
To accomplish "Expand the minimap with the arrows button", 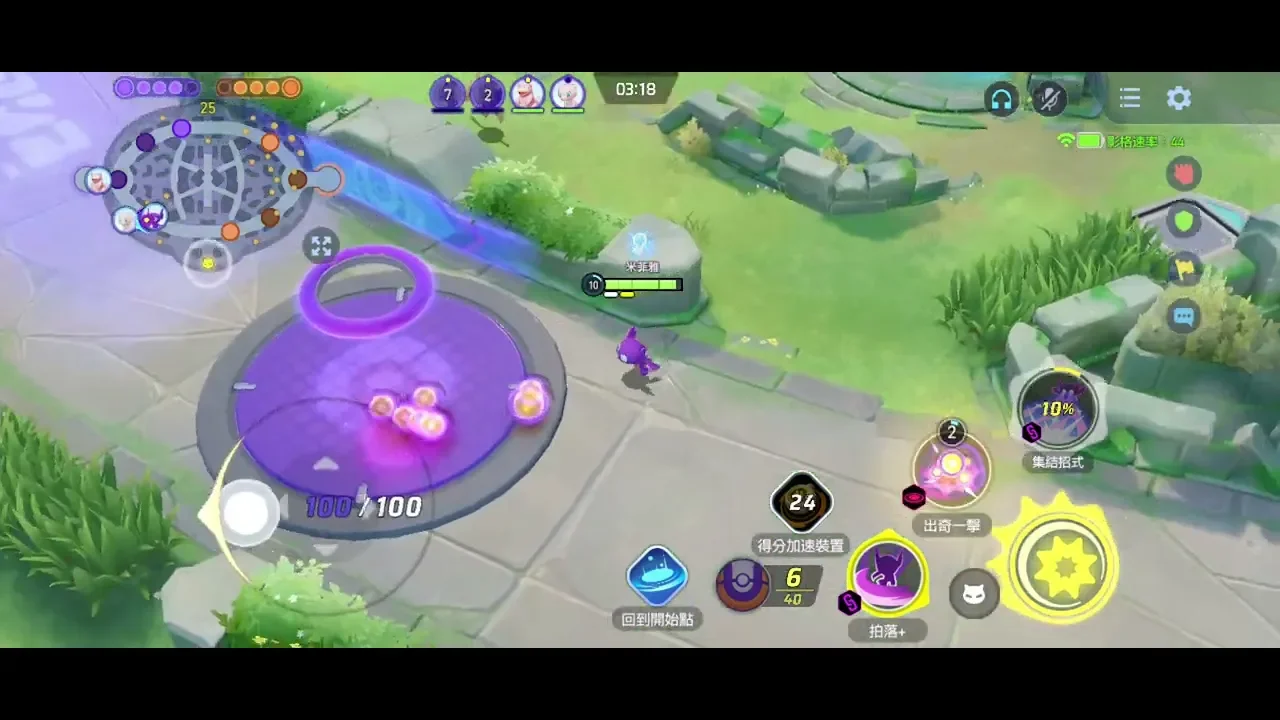I will (x=321, y=246).
